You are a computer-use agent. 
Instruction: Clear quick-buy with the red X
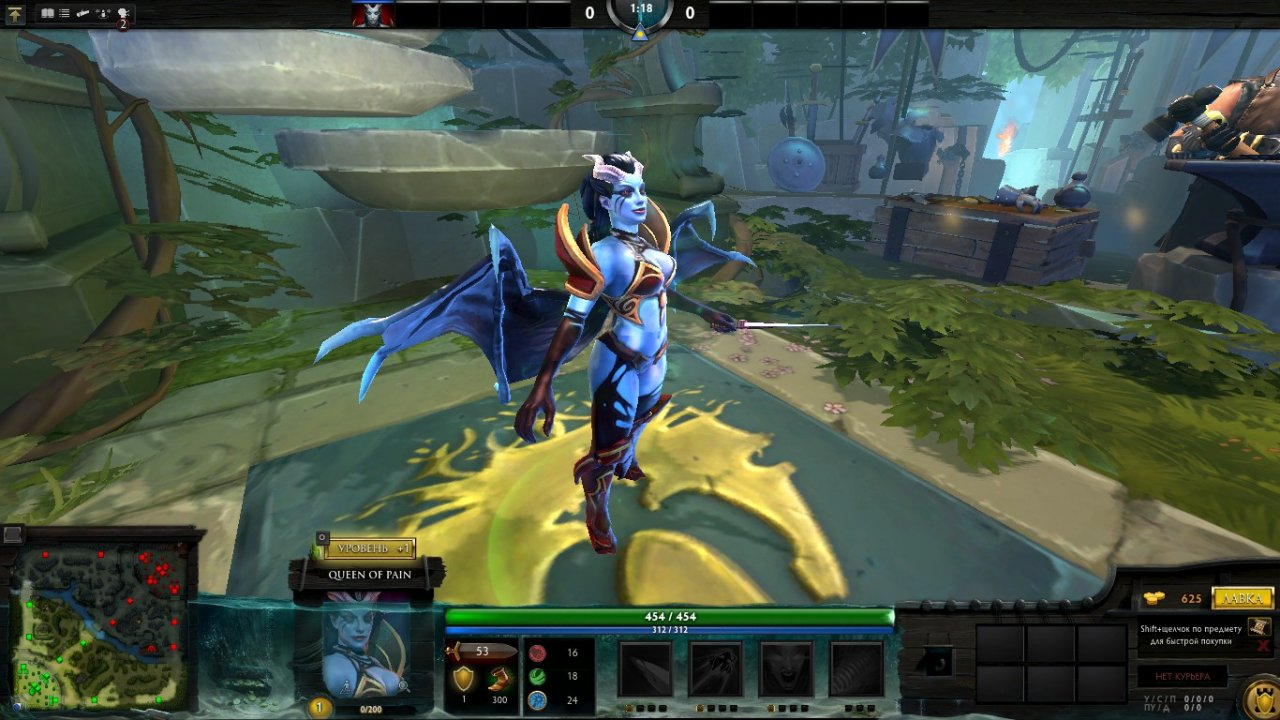1263,646
